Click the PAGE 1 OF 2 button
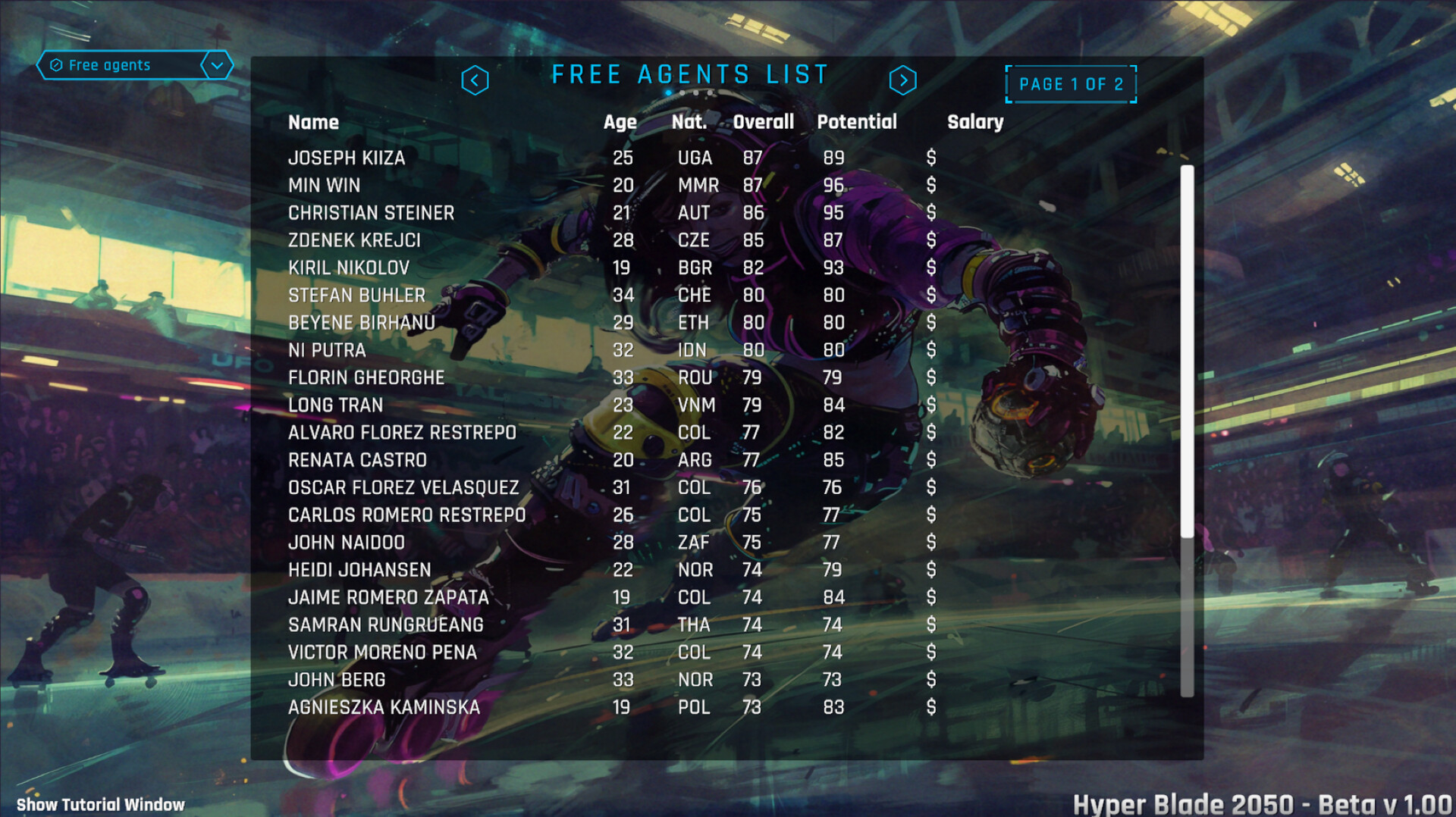Screen dimensions: 1456x817 pyautogui.click(x=1070, y=84)
